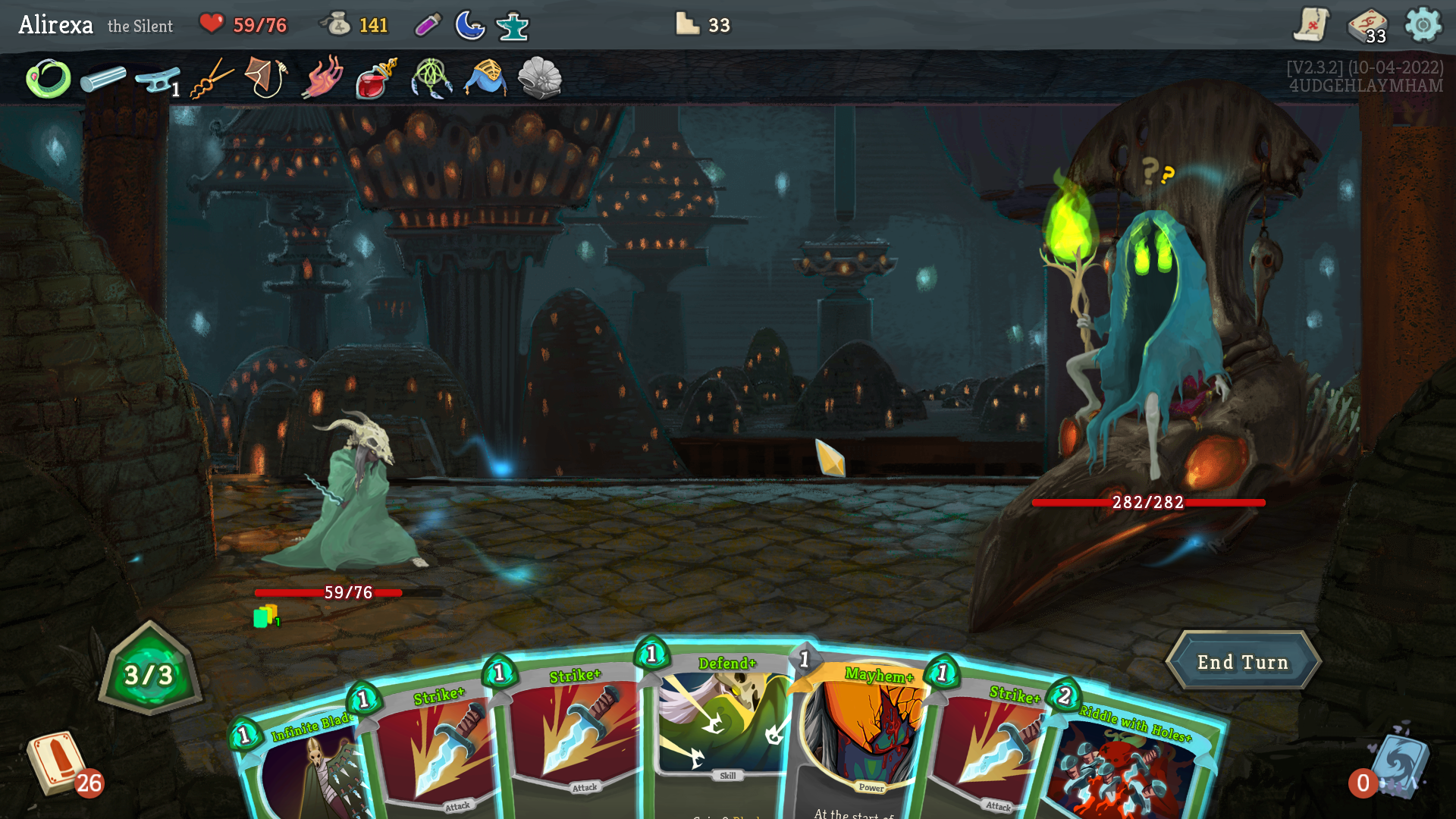Use the purple potion

(x=428, y=25)
